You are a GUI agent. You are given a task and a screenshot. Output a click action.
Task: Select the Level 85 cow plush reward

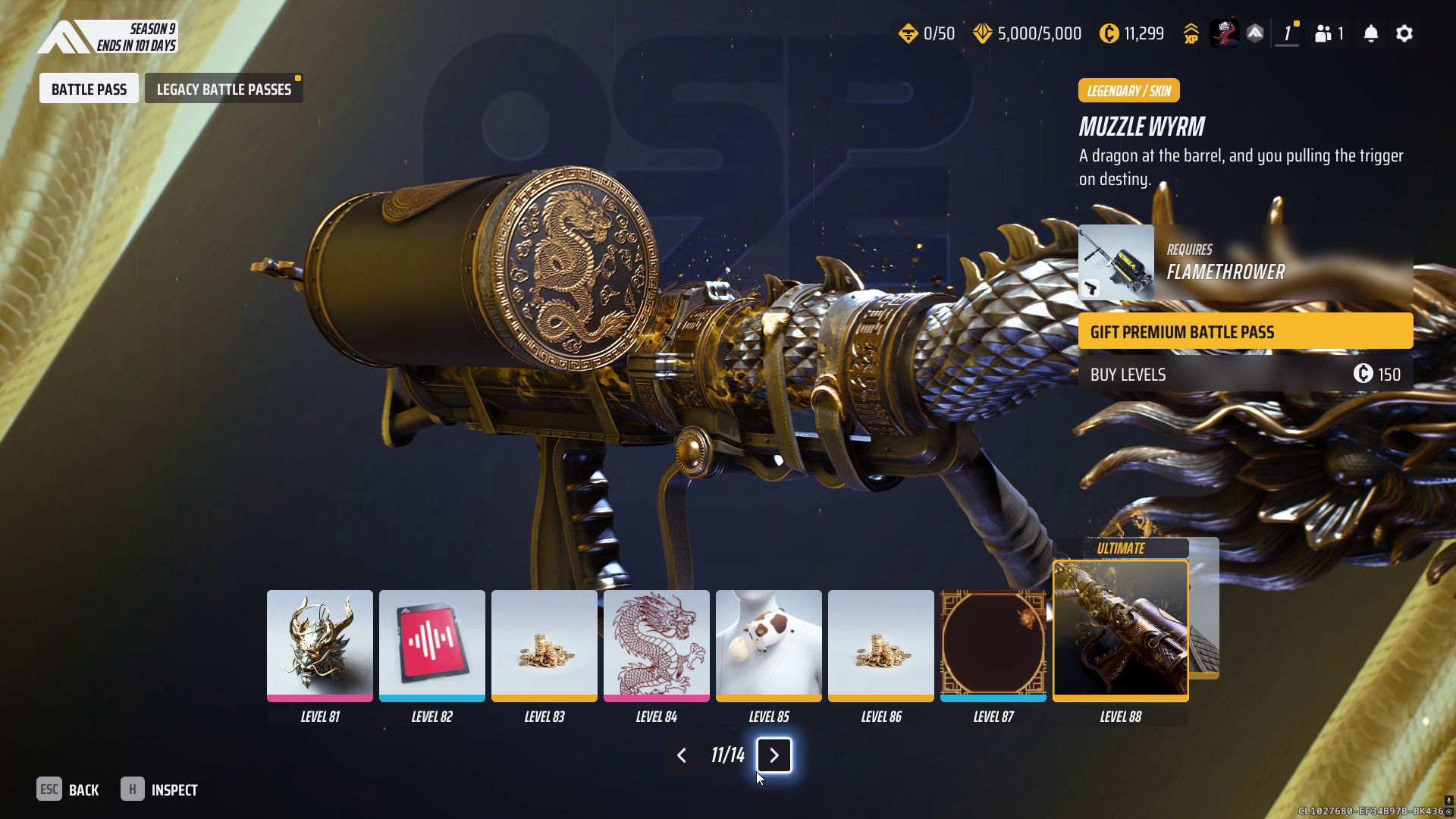(768, 645)
